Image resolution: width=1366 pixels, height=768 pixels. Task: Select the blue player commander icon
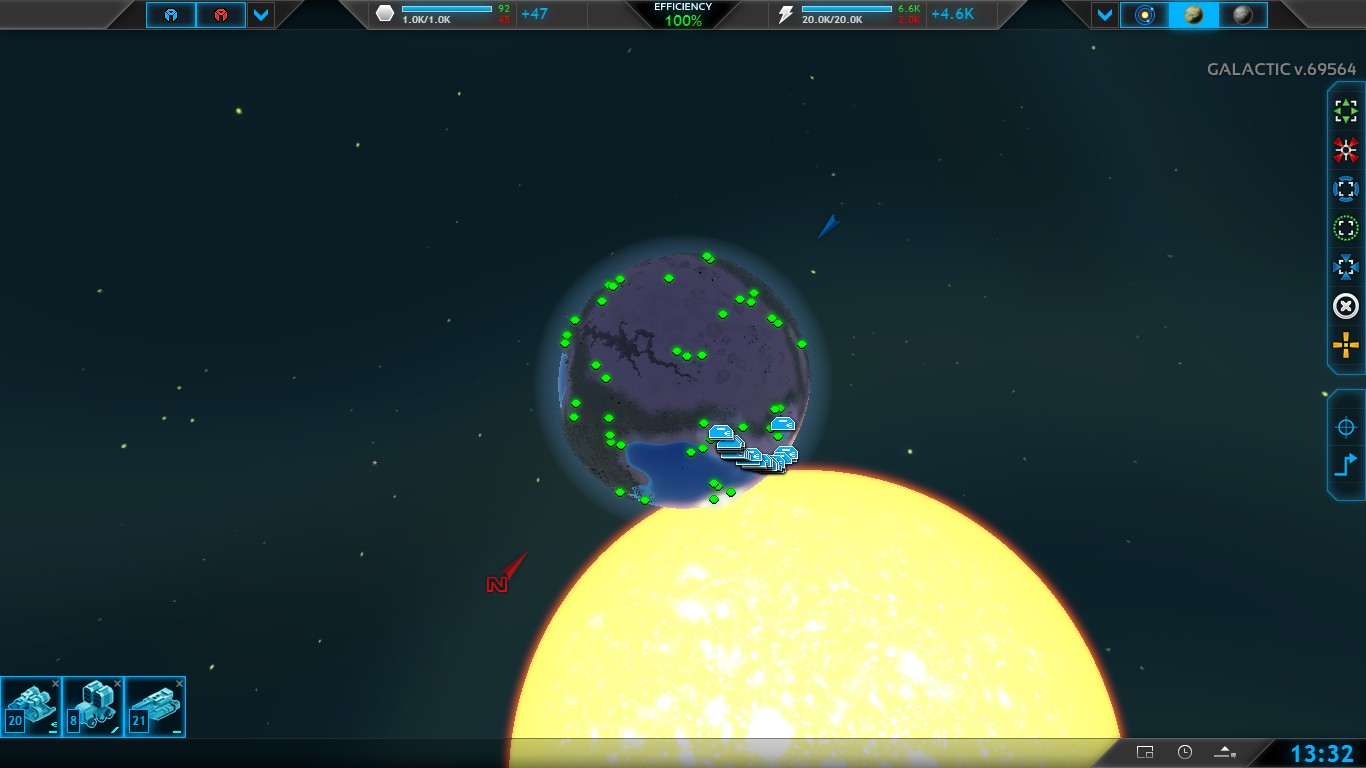171,15
